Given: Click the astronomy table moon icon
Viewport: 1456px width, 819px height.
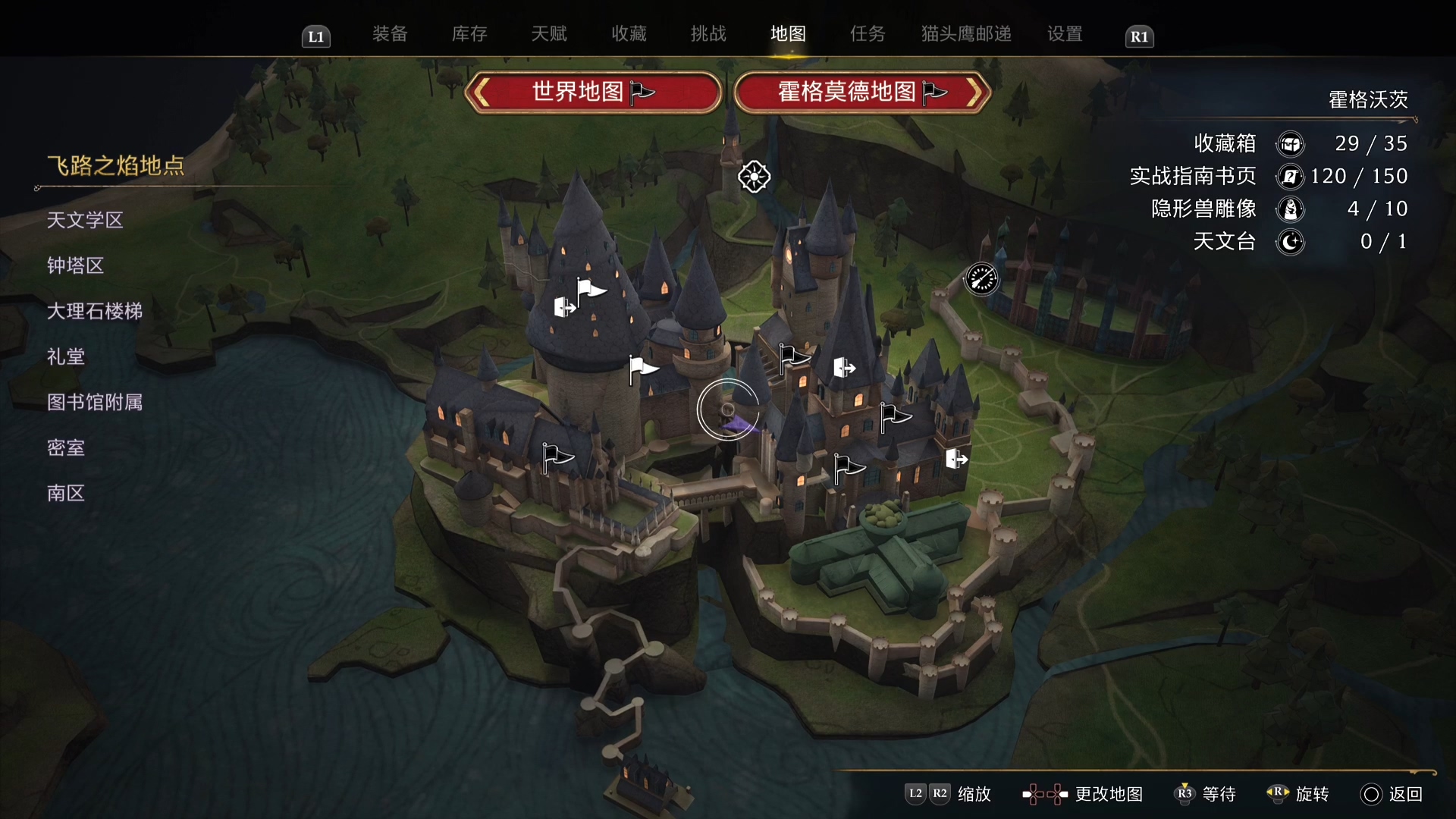Looking at the screenshot, I should pyautogui.click(x=1291, y=242).
